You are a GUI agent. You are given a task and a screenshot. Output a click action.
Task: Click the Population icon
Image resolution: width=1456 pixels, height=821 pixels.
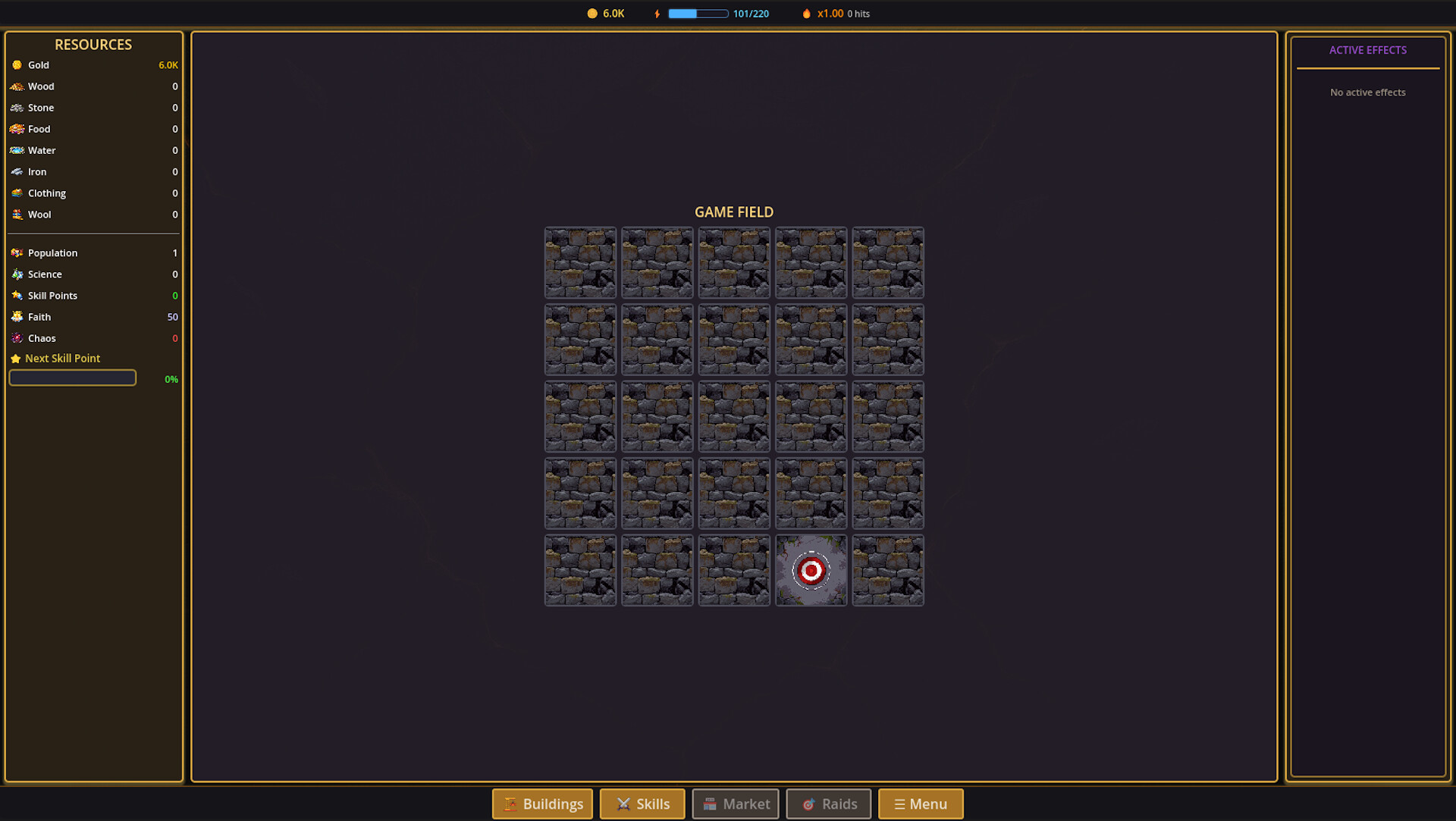17,252
